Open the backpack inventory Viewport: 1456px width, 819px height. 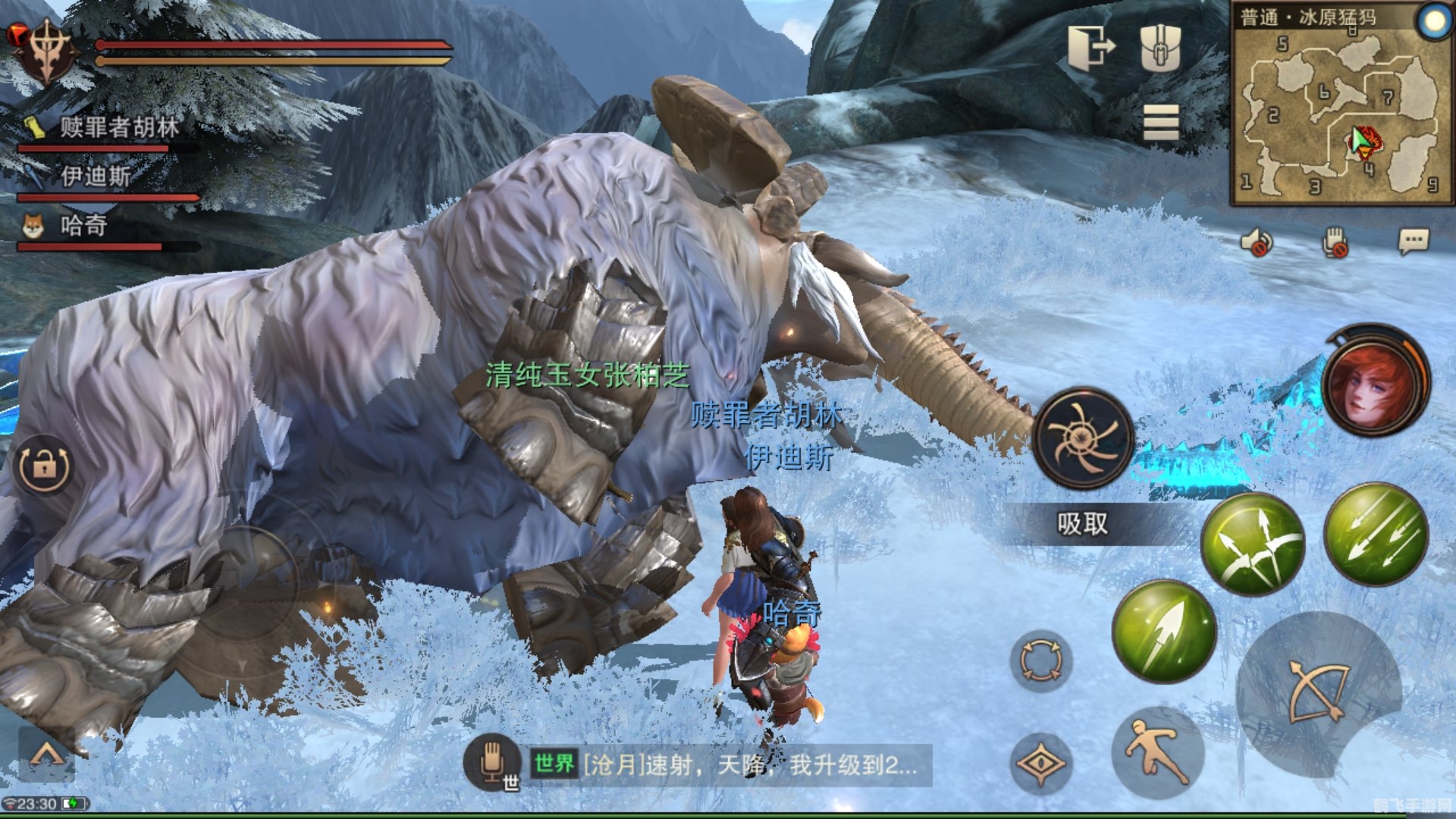pyautogui.click(x=1160, y=47)
